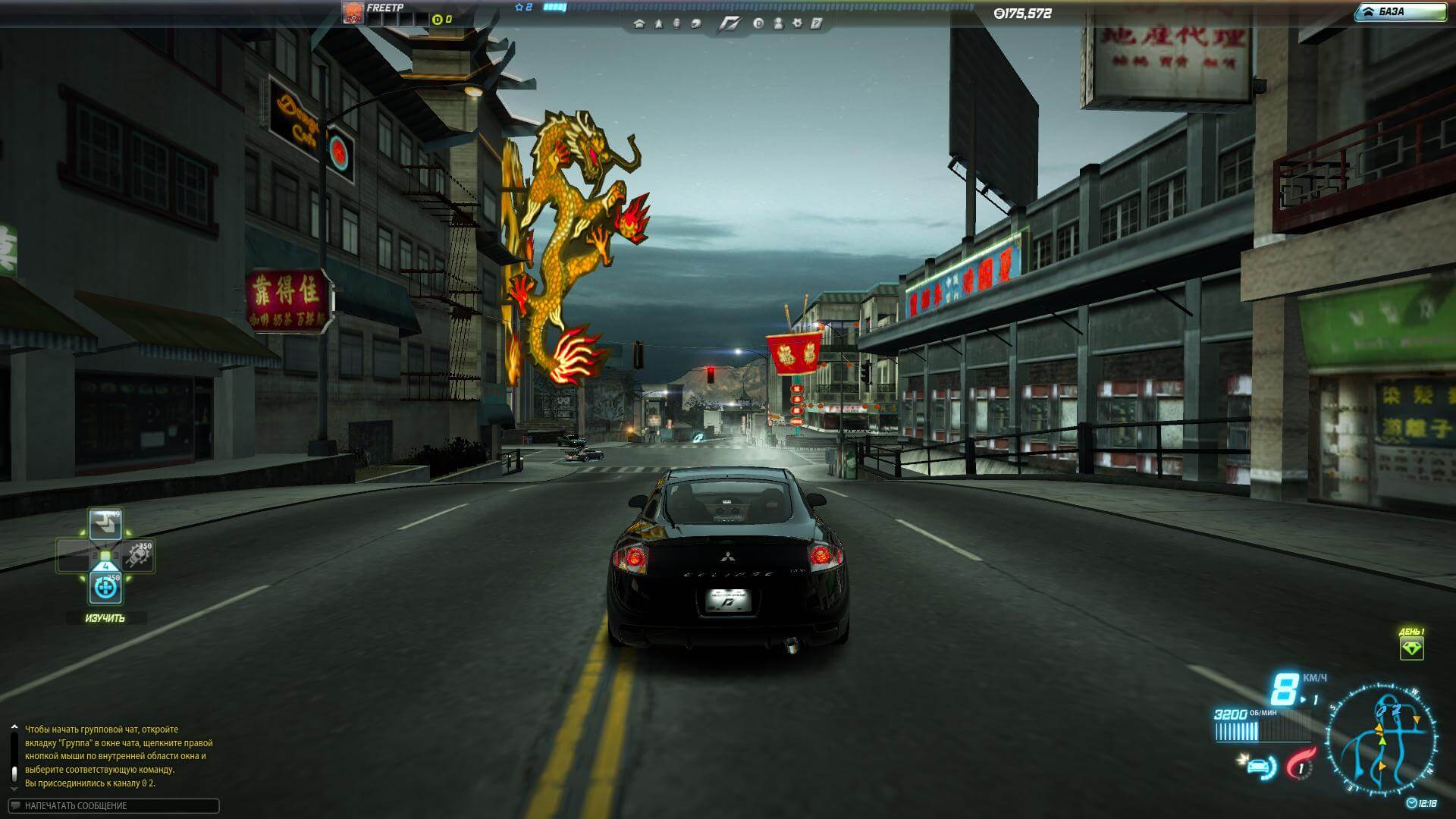Click the Need for Speed logo button
Screen dimensions: 1456x819
(x=729, y=24)
